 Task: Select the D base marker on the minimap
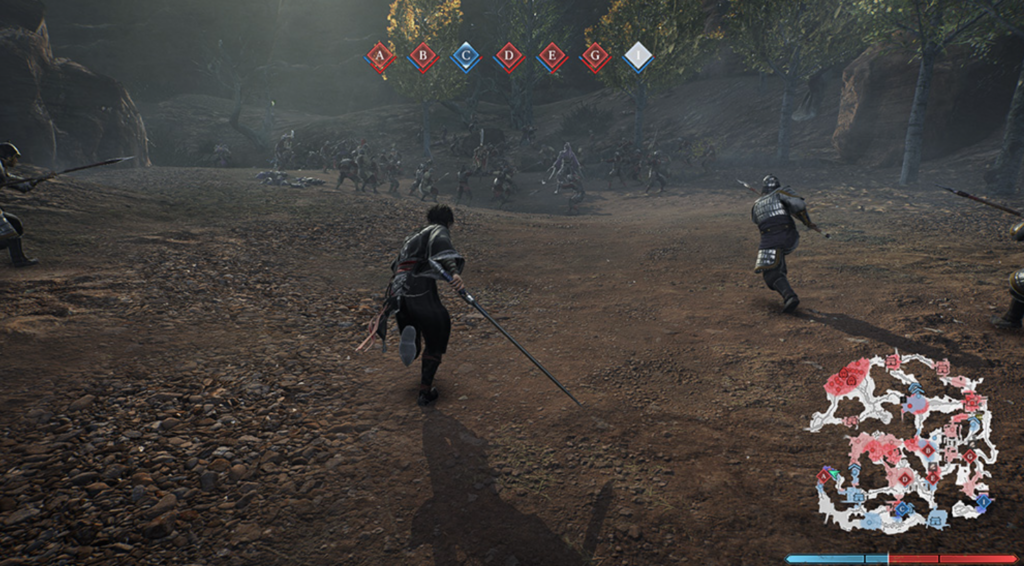[x=905, y=480]
